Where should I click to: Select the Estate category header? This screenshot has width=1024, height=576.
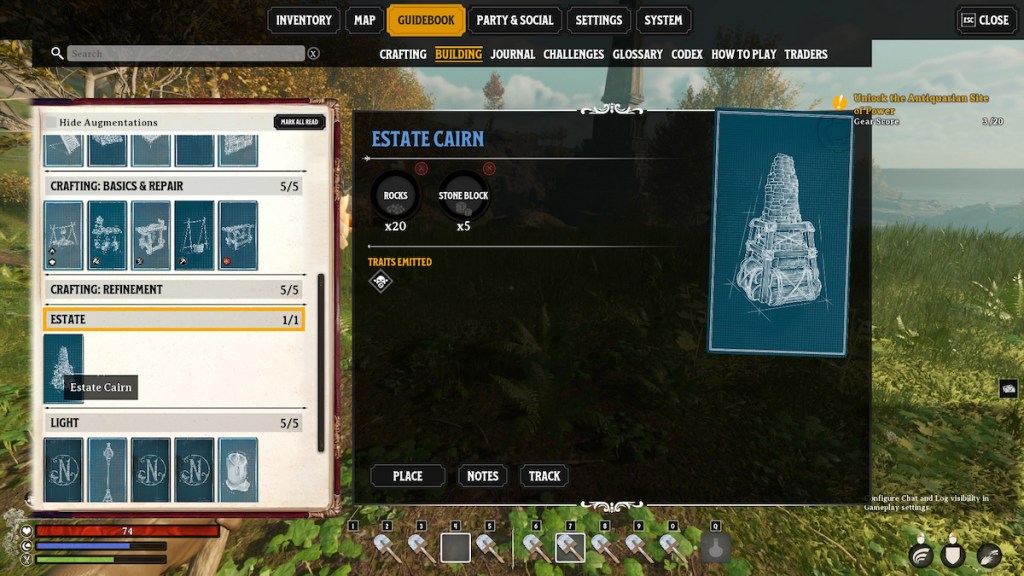click(x=174, y=319)
